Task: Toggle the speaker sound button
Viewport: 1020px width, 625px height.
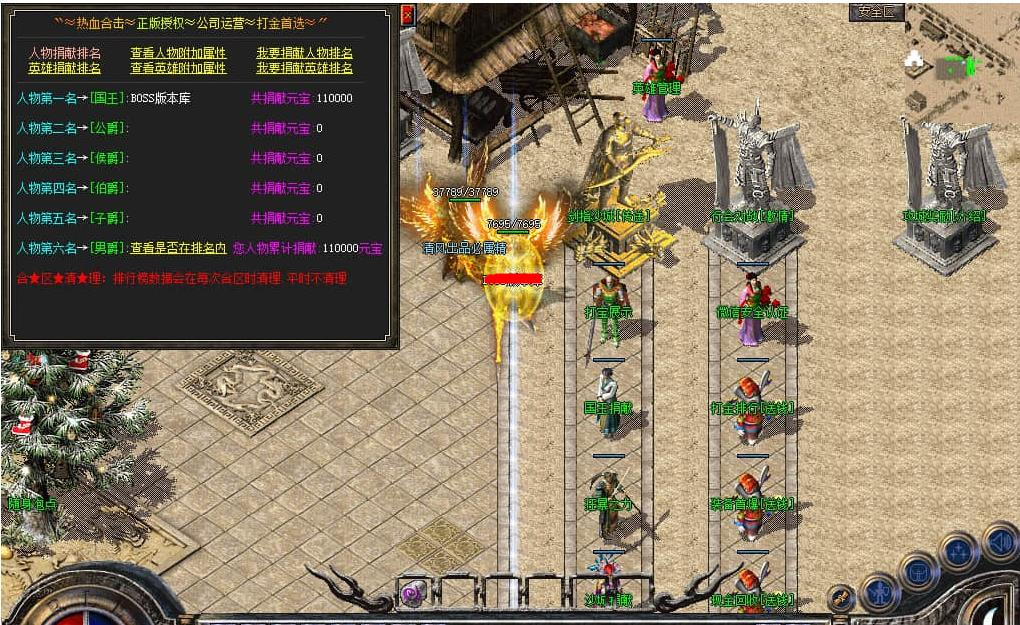Action: pos(999,541)
